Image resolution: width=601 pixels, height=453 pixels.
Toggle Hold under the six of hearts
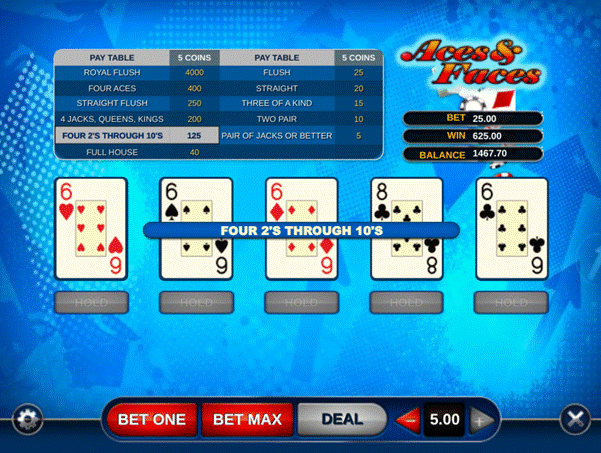pyautogui.click(x=90, y=302)
